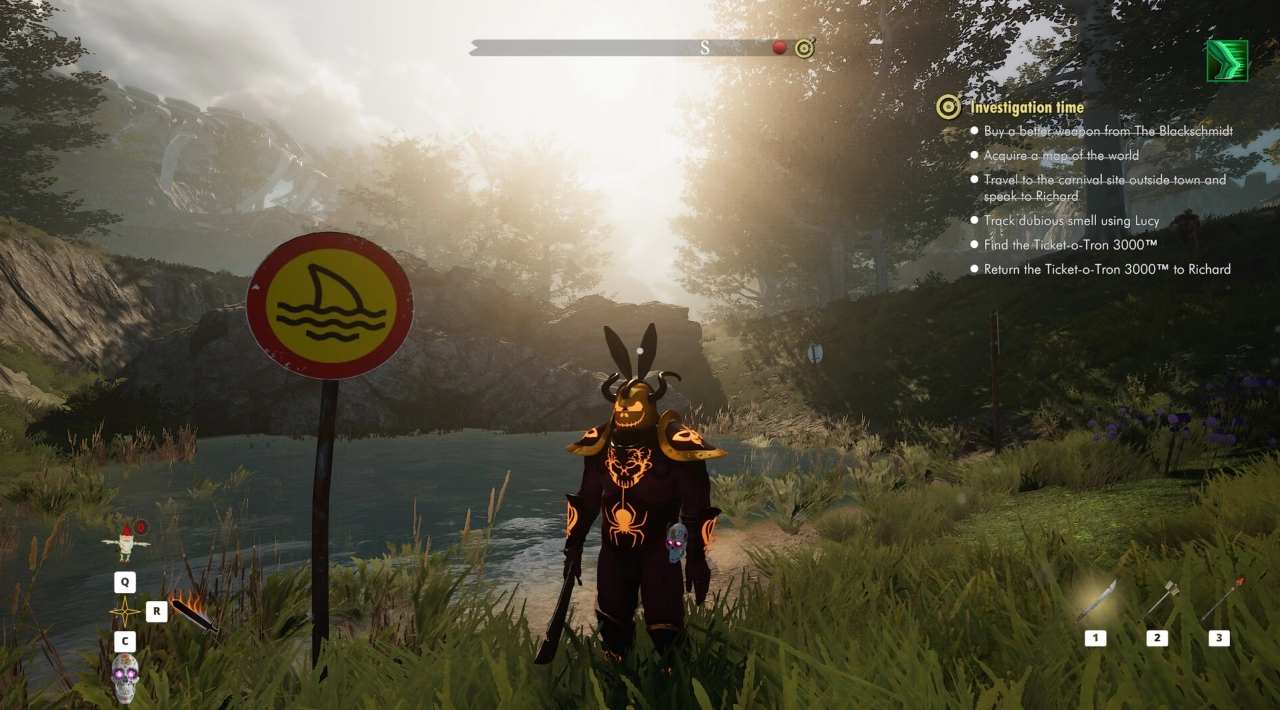Select the Investigation time quest title
The image size is (1280, 710).
point(1026,108)
